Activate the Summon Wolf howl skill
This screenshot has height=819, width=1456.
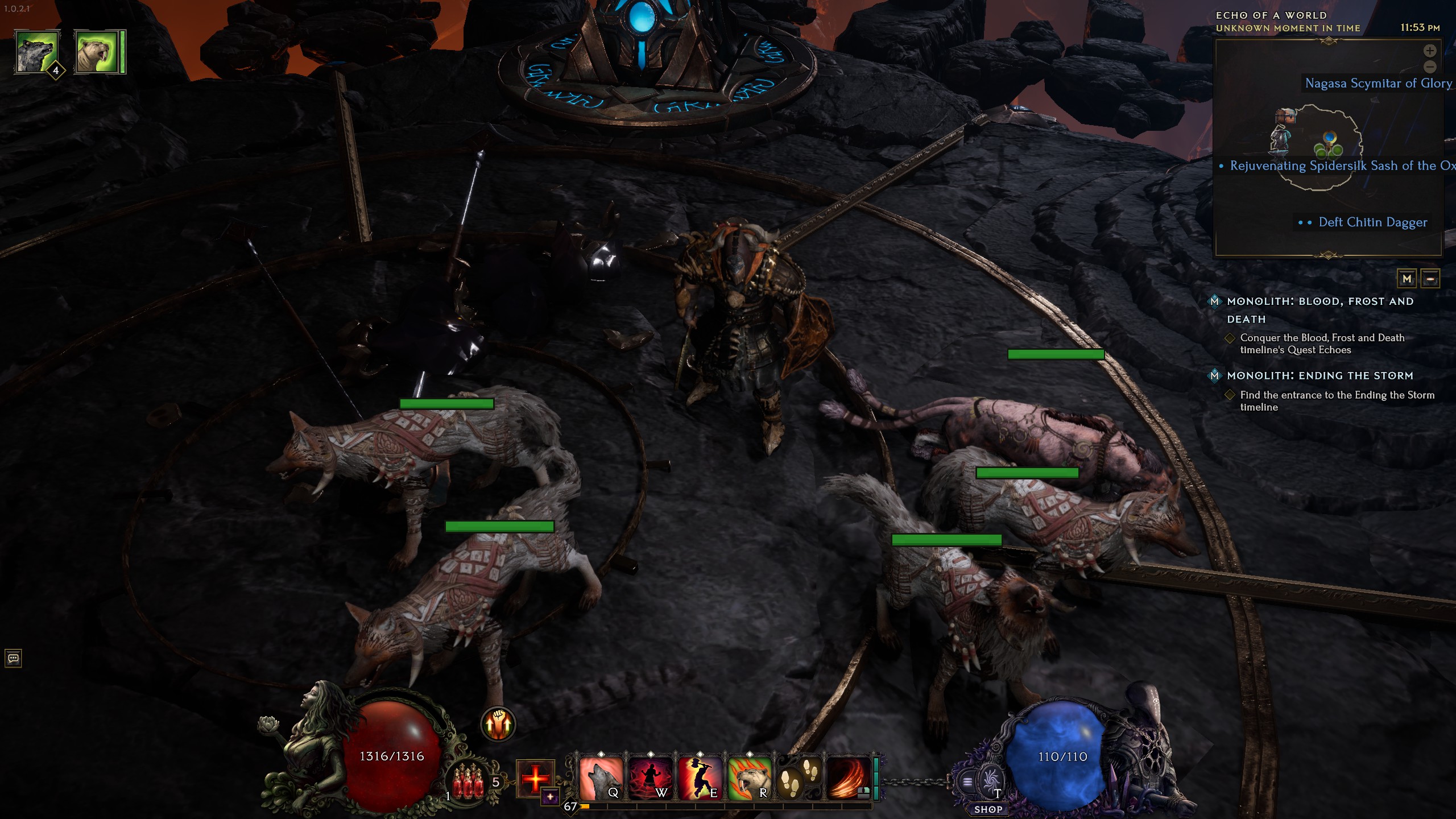coord(600,779)
